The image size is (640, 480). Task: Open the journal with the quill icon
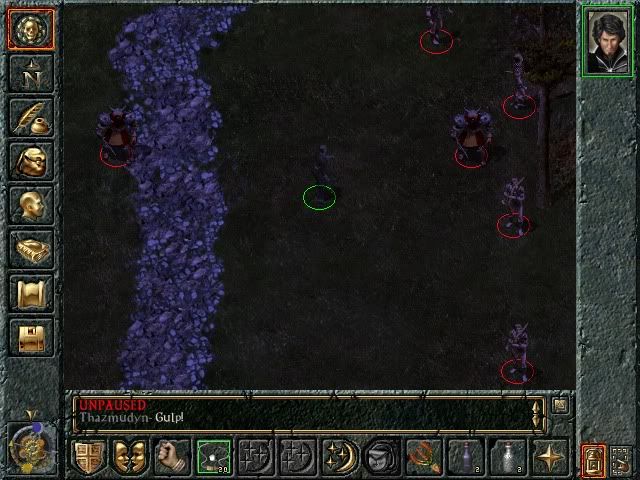(30, 116)
